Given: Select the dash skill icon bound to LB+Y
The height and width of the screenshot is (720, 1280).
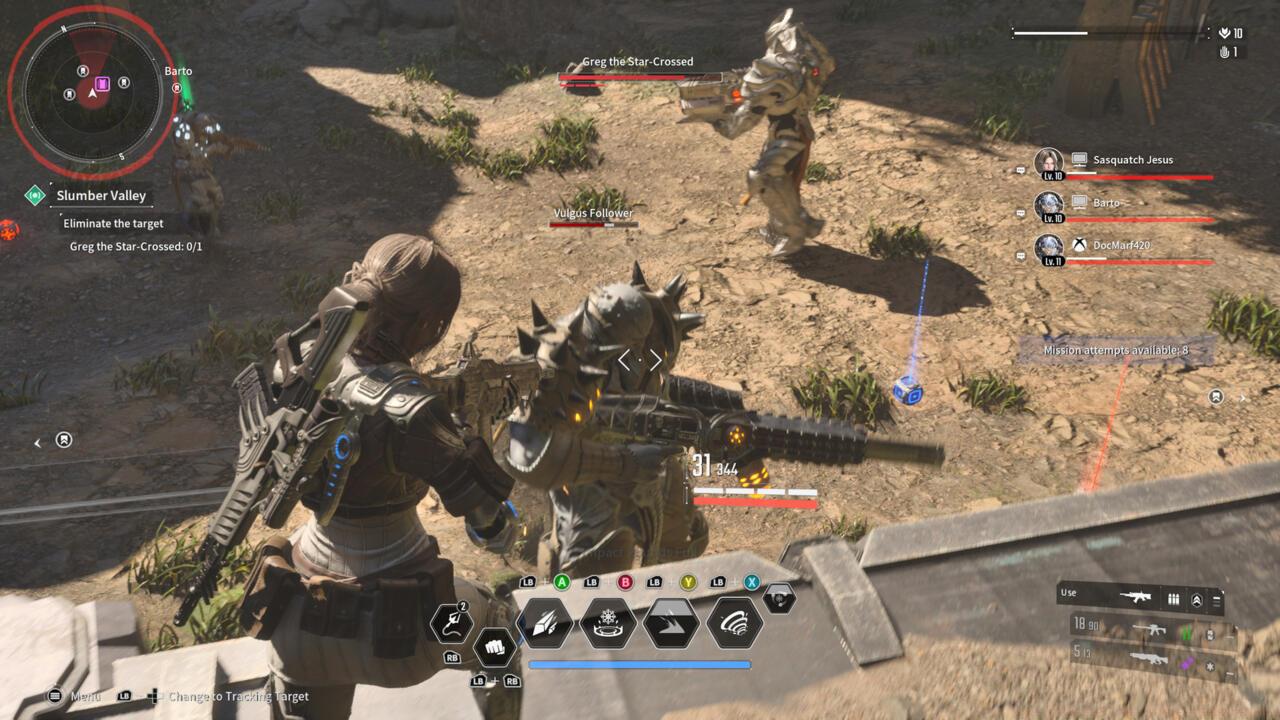Looking at the screenshot, I should pos(669,621).
